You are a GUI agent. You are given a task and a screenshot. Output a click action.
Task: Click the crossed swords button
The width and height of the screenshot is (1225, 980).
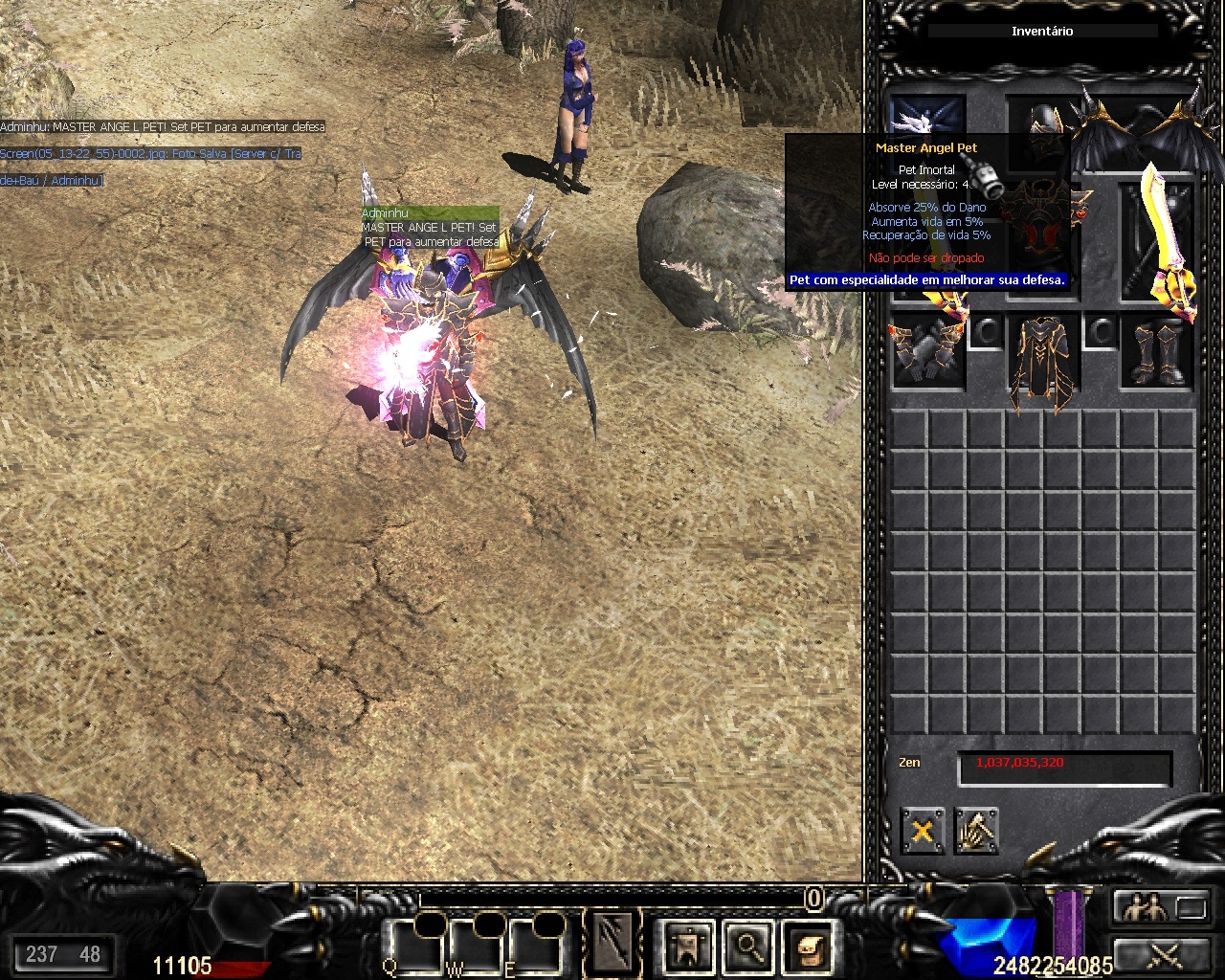click(x=1161, y=952)
